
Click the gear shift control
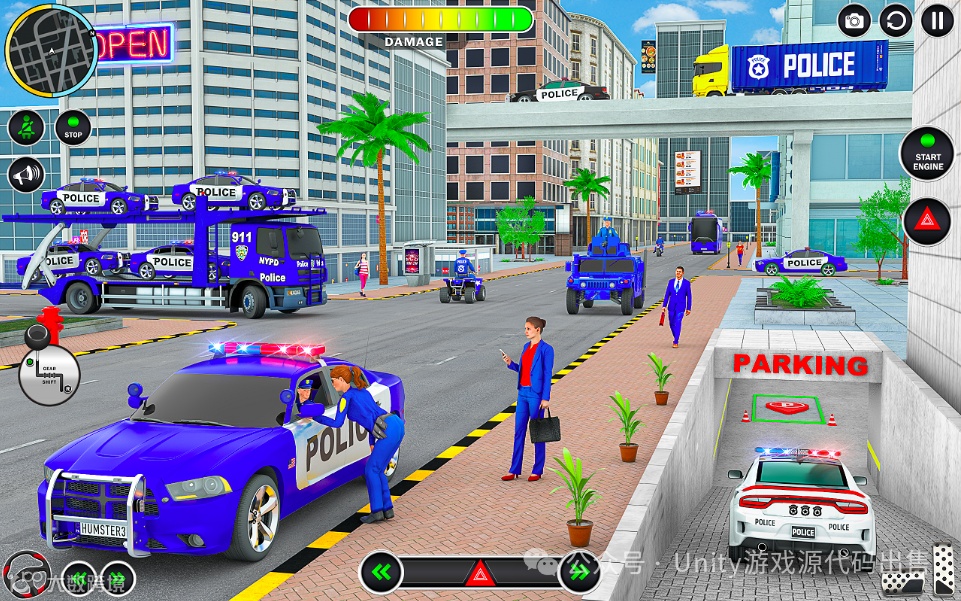(49, 372)
